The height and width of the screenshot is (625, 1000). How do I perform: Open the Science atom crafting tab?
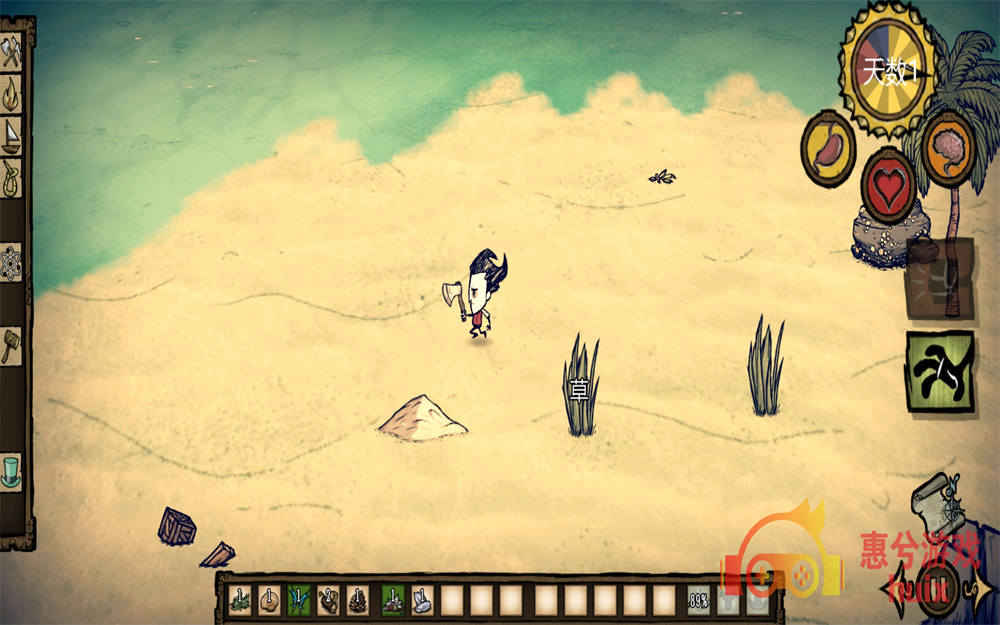tap(11, 262)
